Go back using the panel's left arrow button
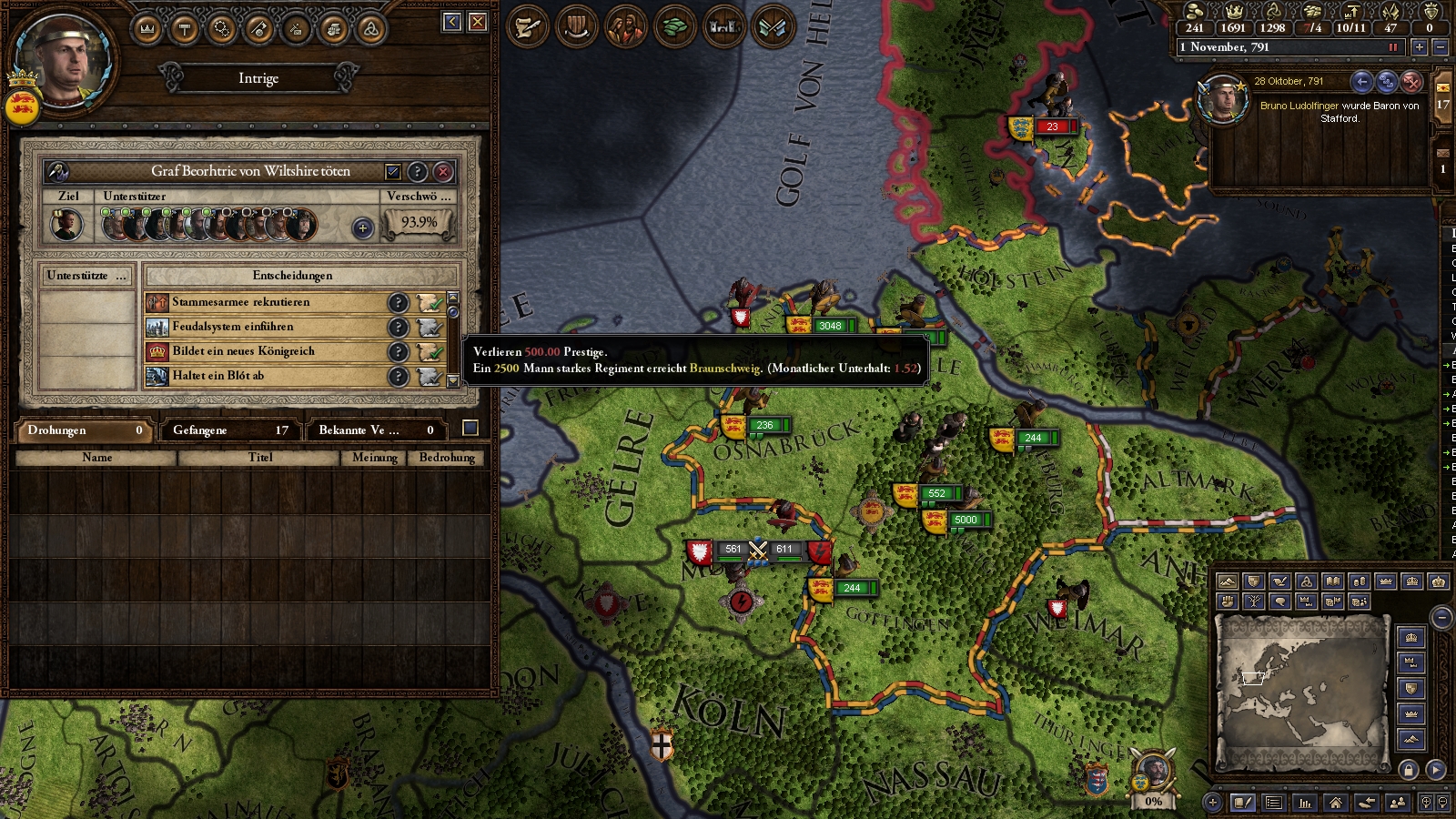Image resolution: width=1456 pixels, height=819 pixels. [x=452, y=22]
